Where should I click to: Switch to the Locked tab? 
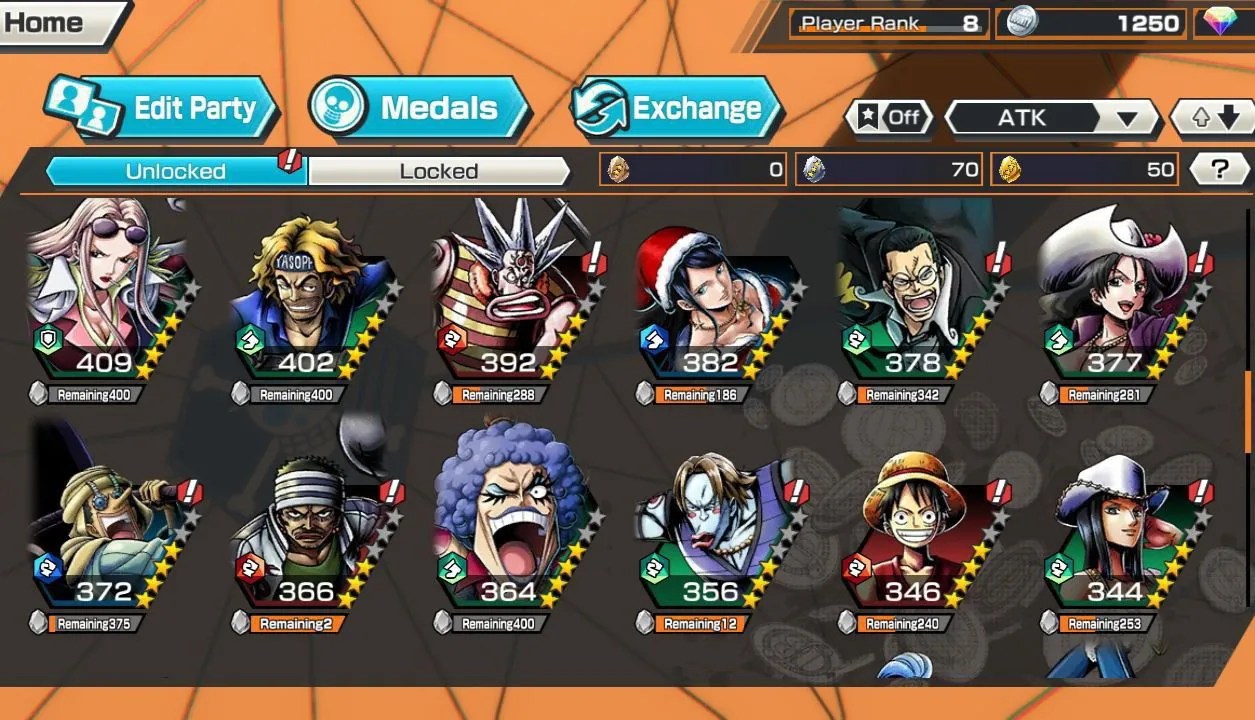(x=438, y=171)
